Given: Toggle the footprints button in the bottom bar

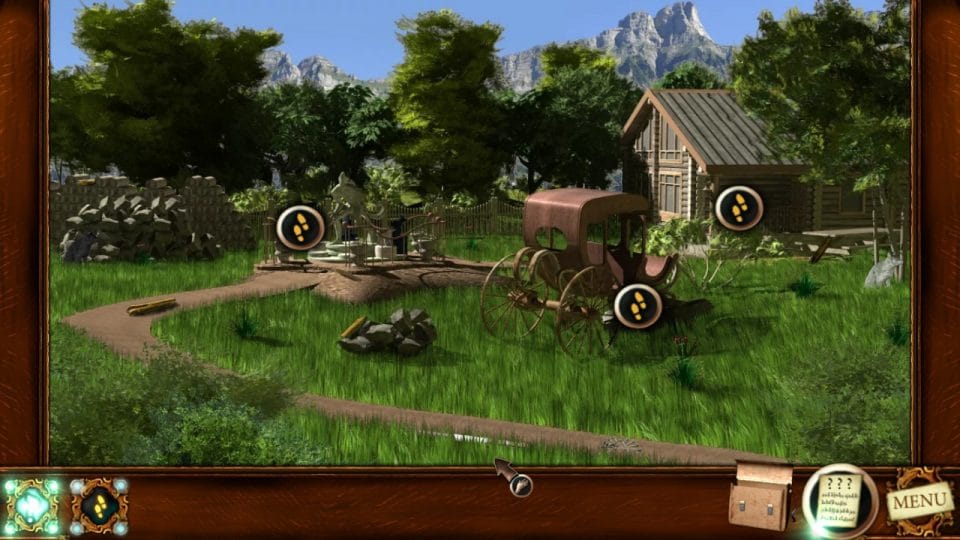Looking at the screenshot, I should (x=99, y=505).
